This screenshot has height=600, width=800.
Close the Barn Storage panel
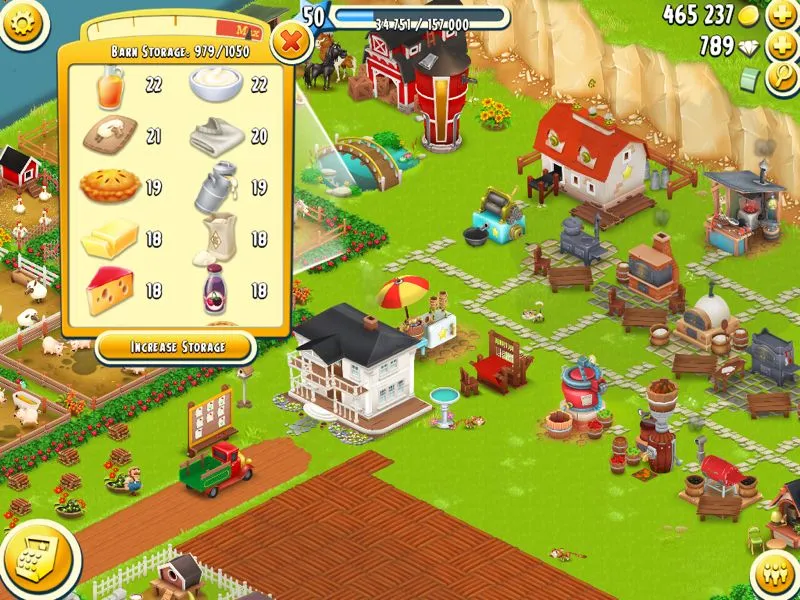click(x=290, y=42)
